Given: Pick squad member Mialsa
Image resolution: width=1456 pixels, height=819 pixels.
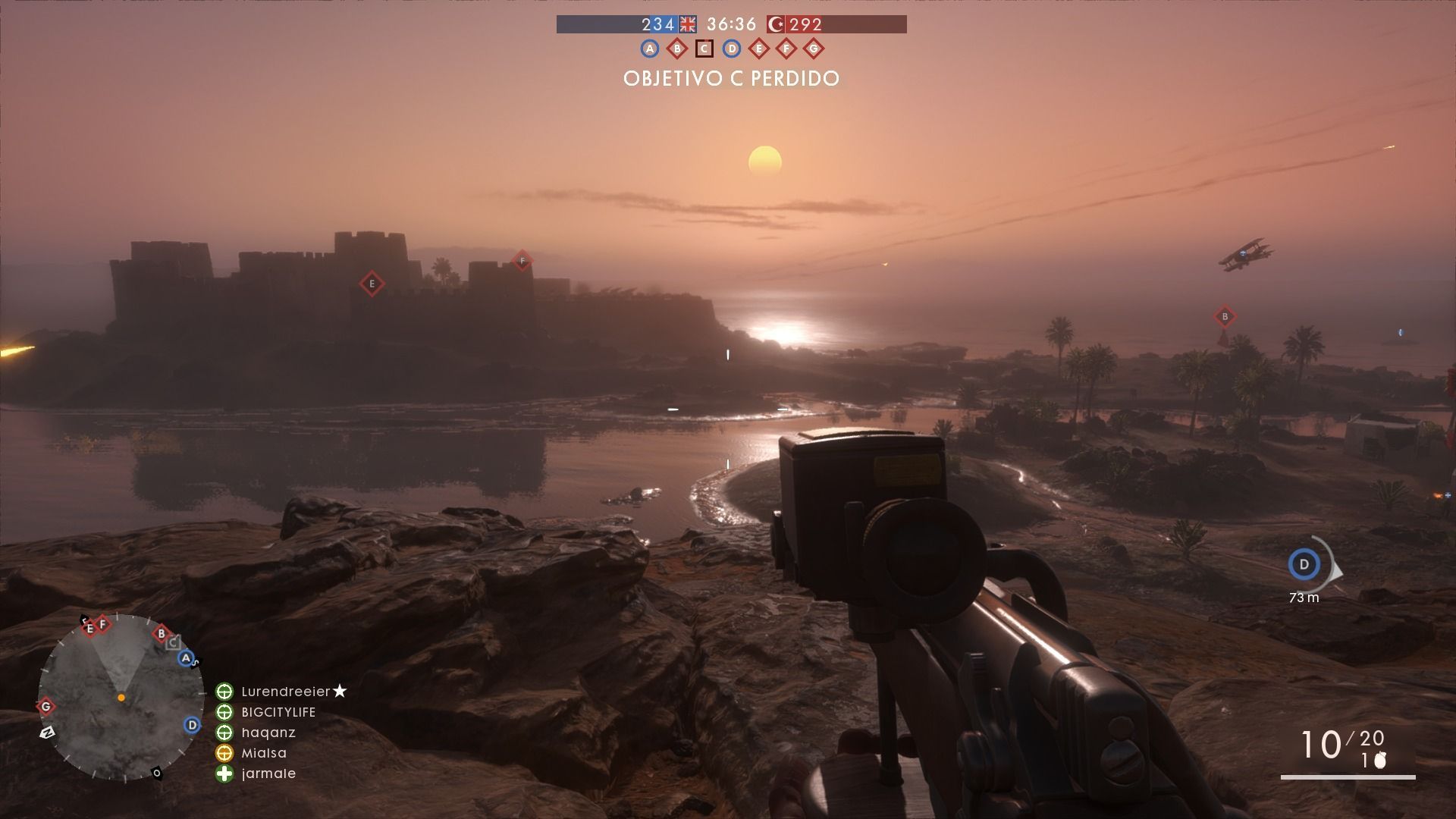Looking at the screenshot, I should click(264, 753).
